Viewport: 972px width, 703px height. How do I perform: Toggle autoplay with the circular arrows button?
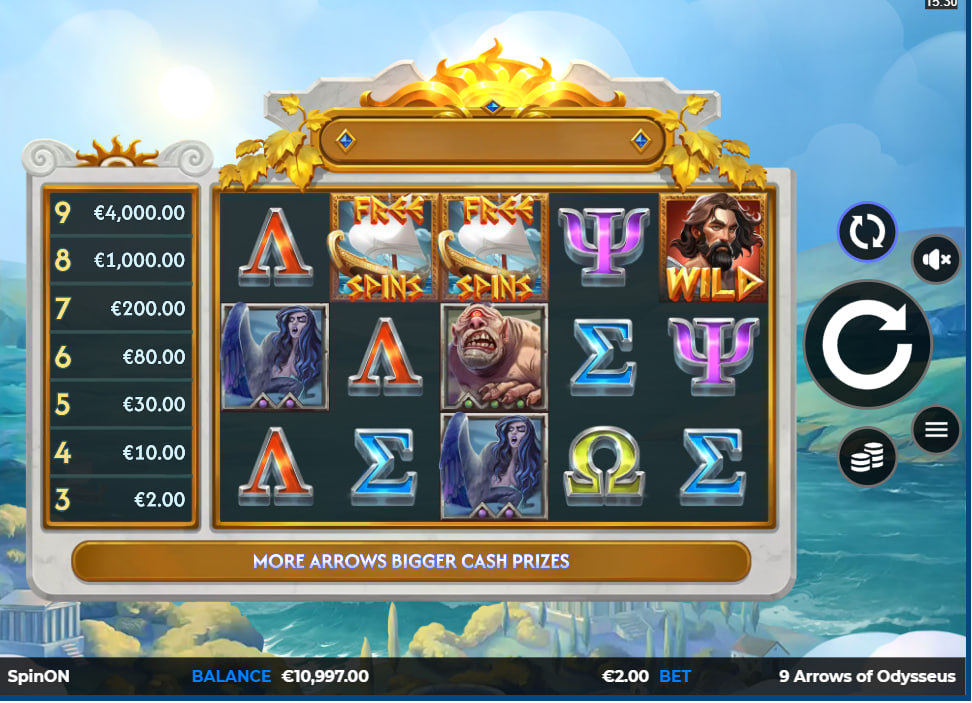click(x=867, y=233)
